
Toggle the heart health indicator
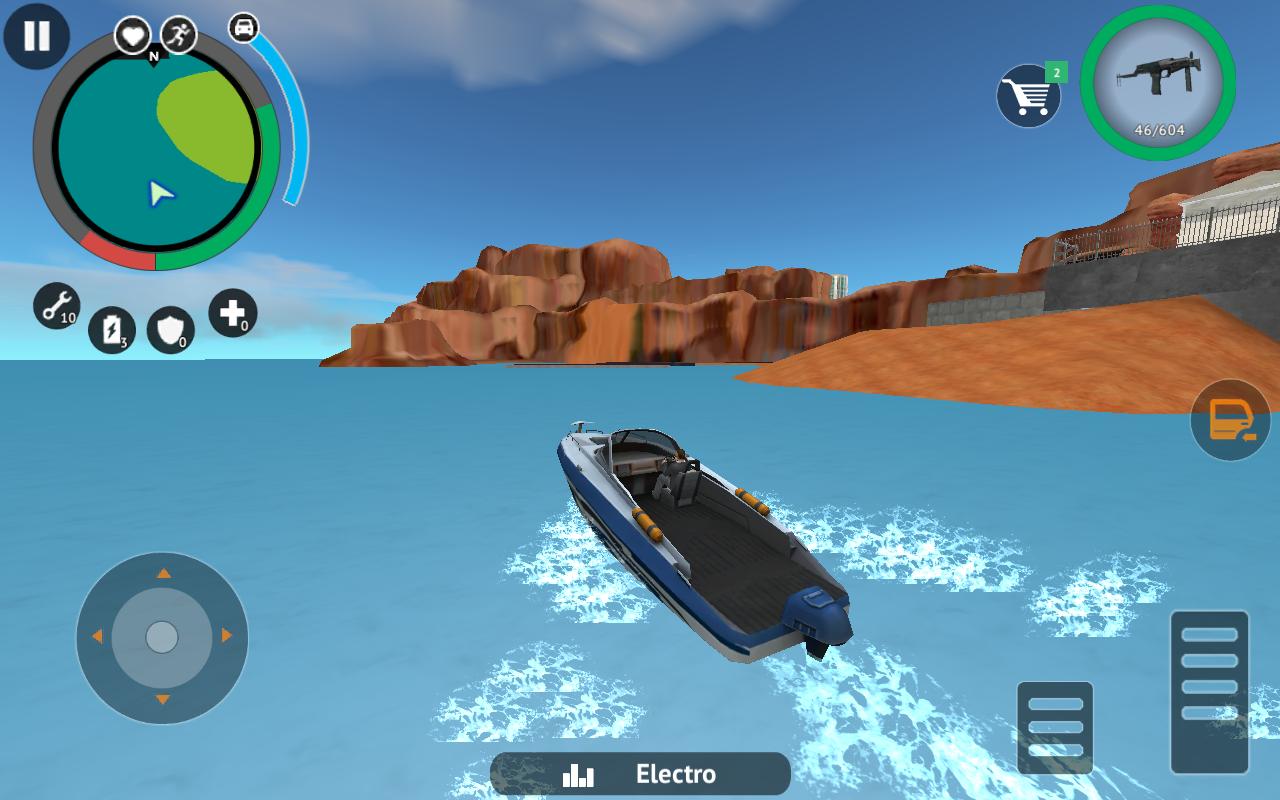[131, 32]
